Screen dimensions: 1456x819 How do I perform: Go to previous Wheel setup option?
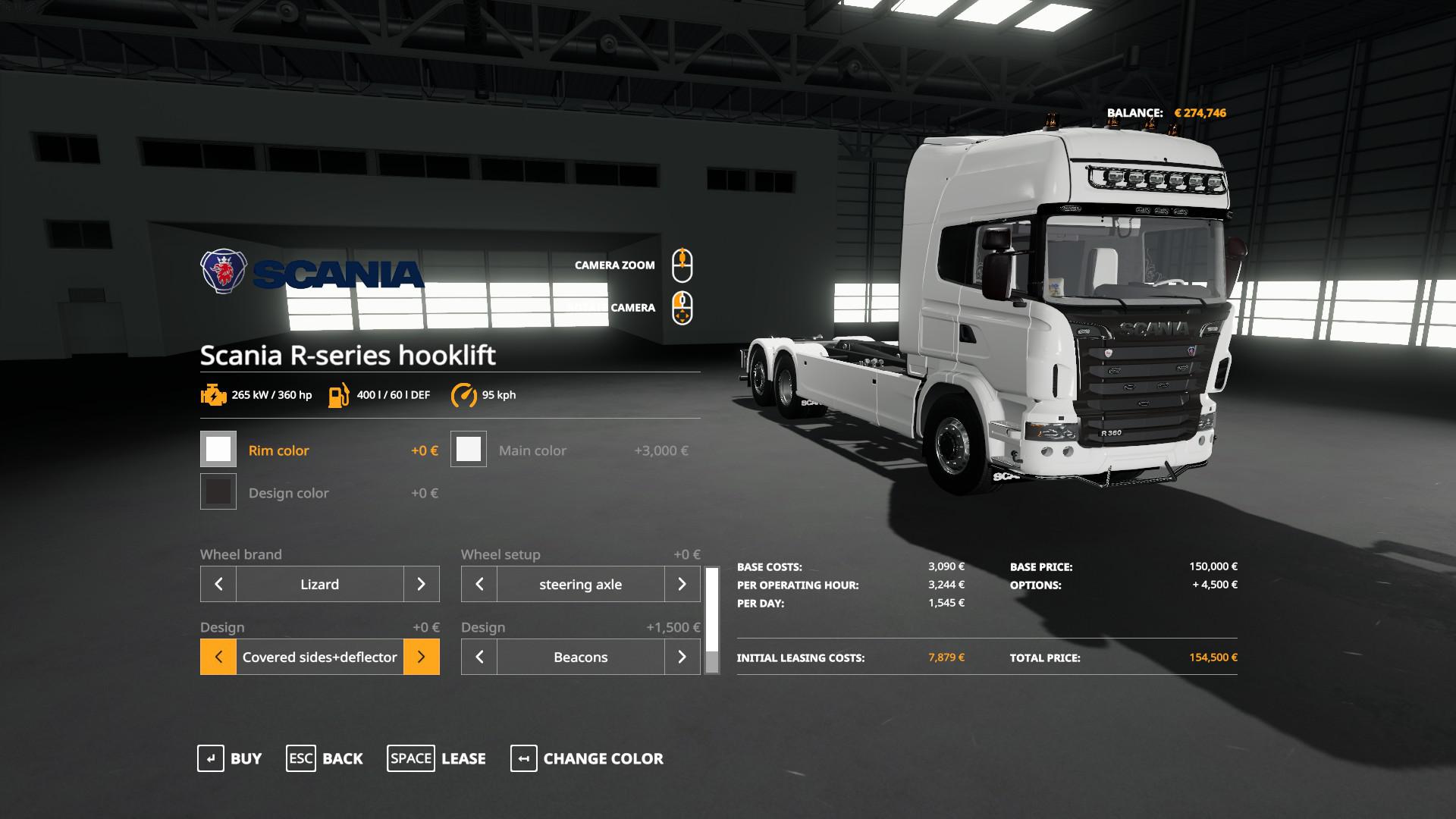479,584
